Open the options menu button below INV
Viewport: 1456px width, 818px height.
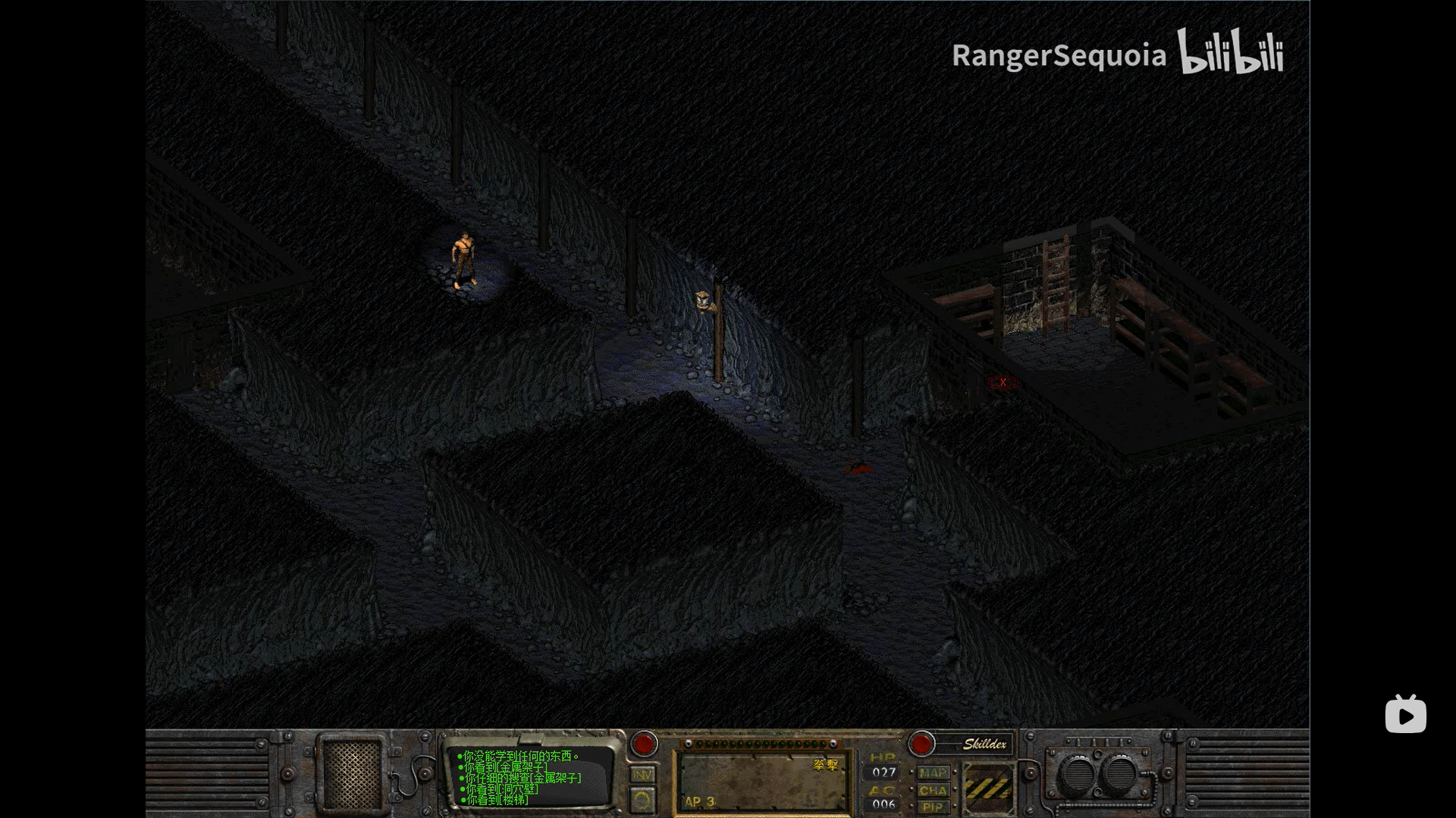coord(642,801)
